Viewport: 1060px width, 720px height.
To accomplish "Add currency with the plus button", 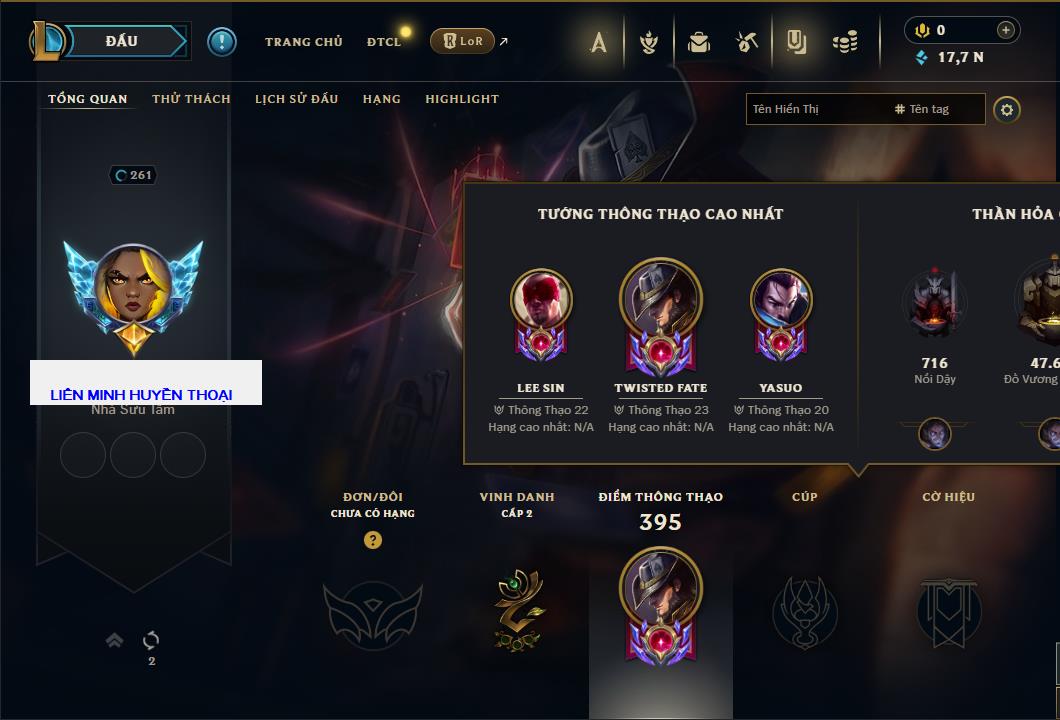I will point(1005,30).
